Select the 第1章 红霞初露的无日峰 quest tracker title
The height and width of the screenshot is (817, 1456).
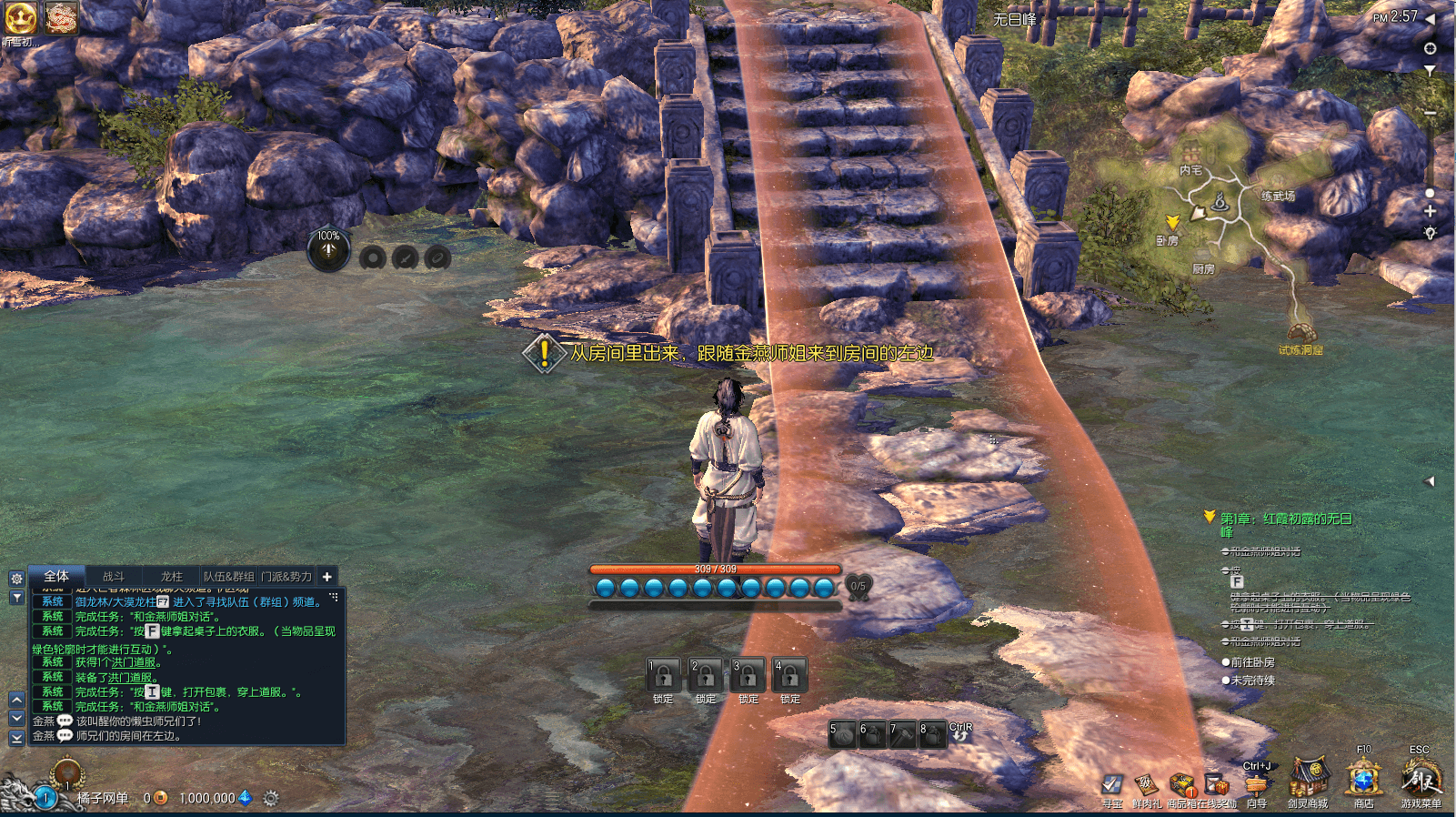[1286, 519]
